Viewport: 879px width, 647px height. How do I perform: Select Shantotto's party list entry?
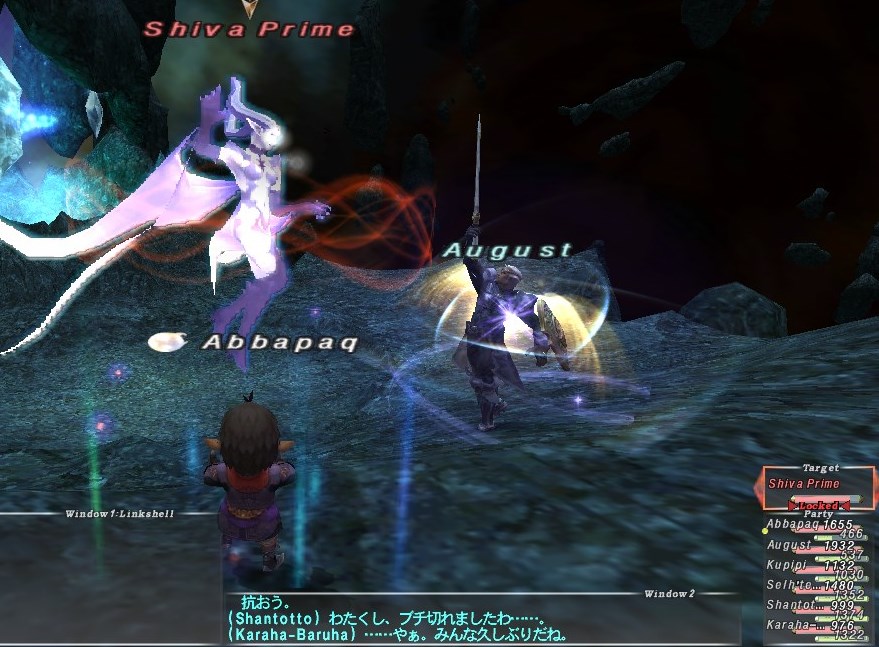(x=810, y=606)
